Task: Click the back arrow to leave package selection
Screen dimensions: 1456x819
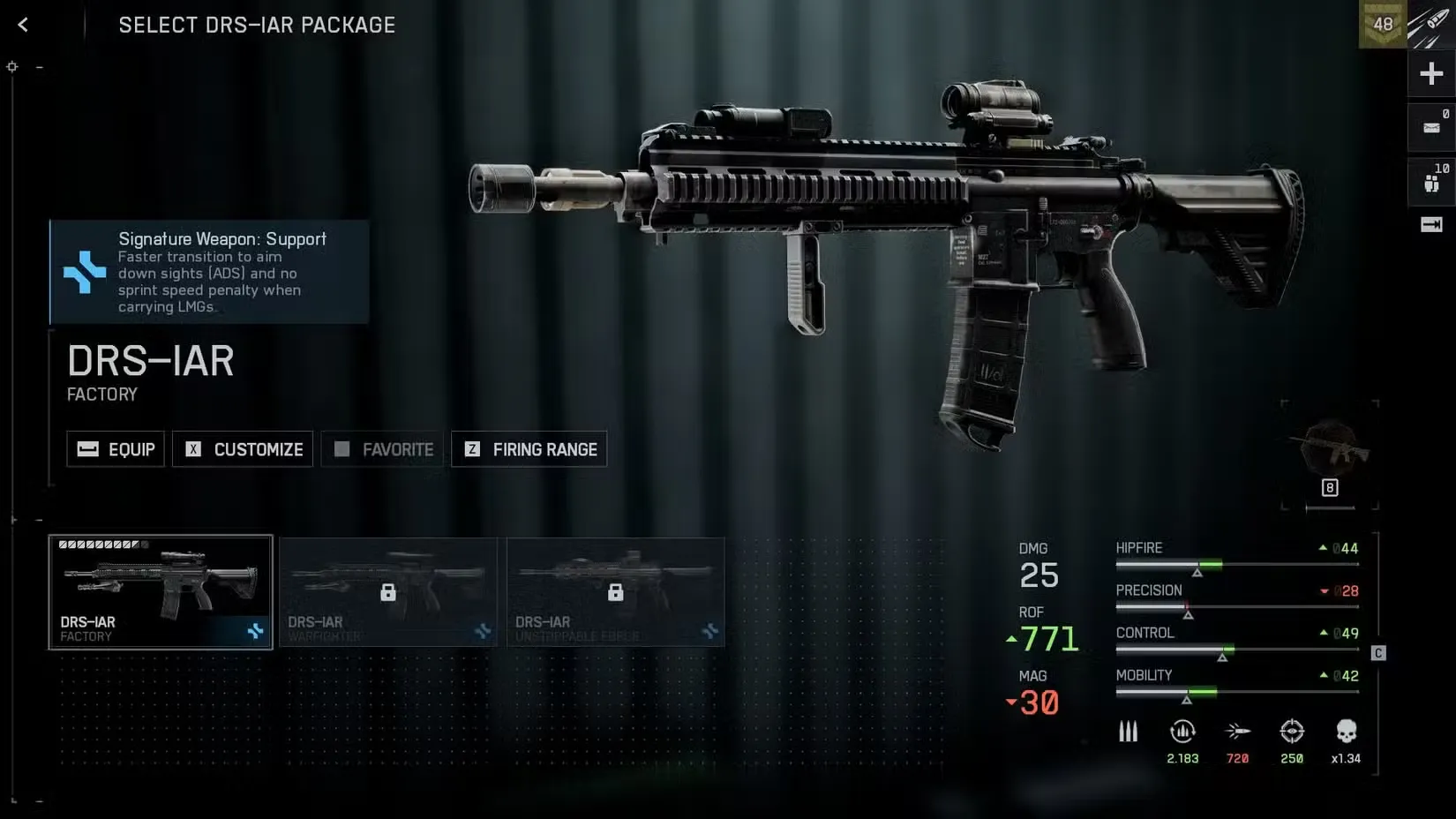Action: (22, 24)
